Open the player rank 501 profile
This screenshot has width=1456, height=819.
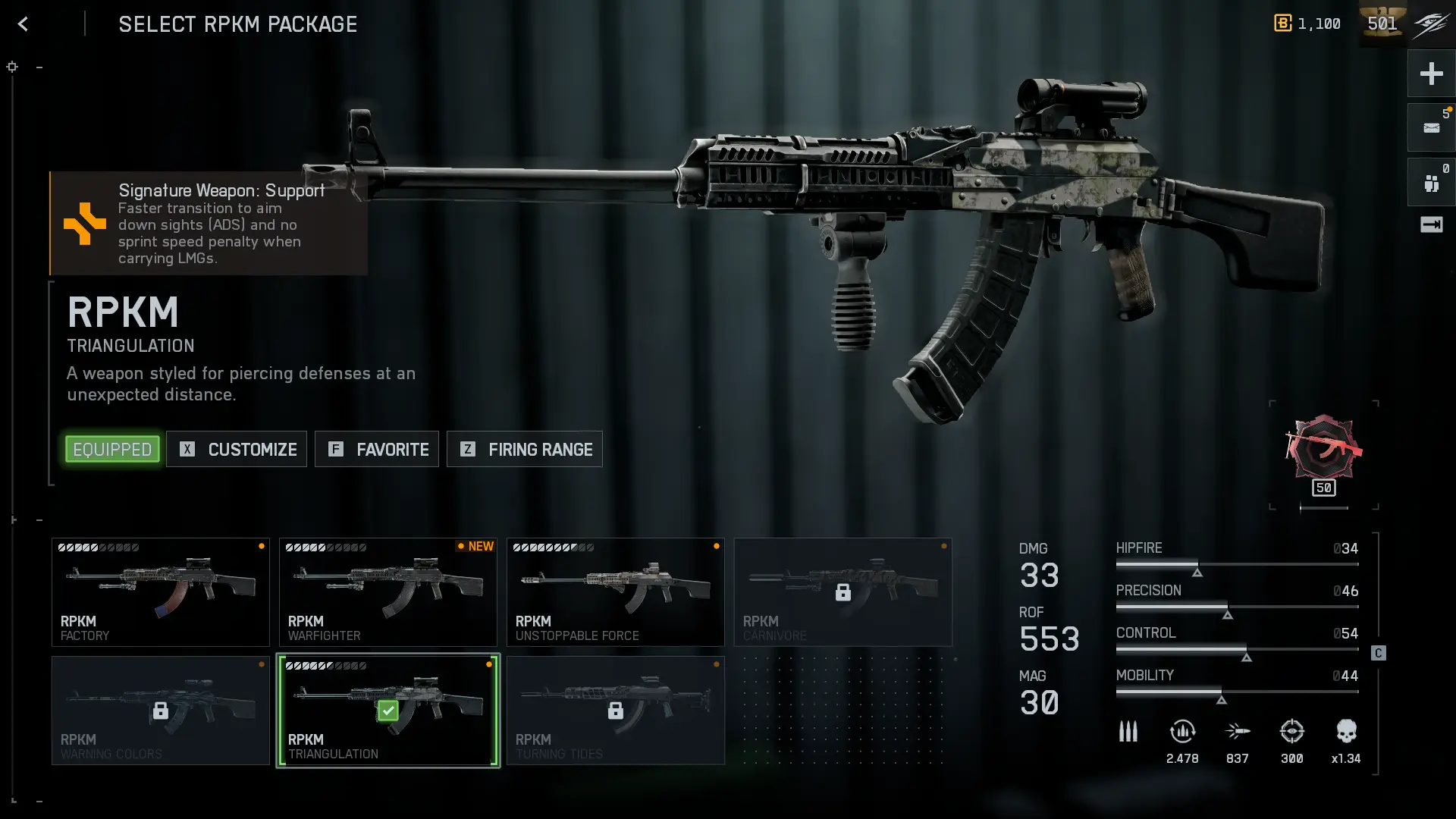1382,24
